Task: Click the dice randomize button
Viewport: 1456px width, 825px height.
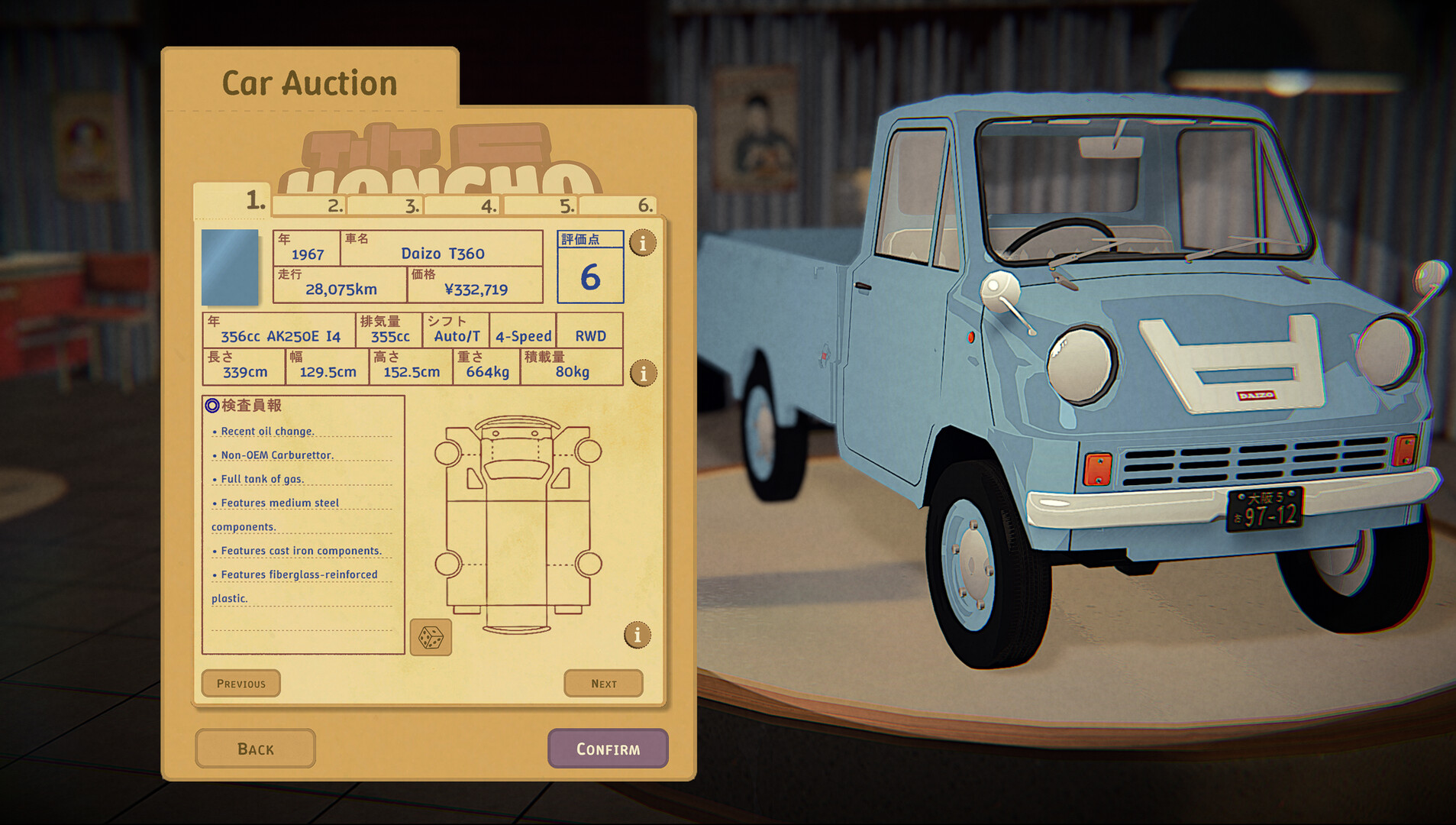Action: 431,638
